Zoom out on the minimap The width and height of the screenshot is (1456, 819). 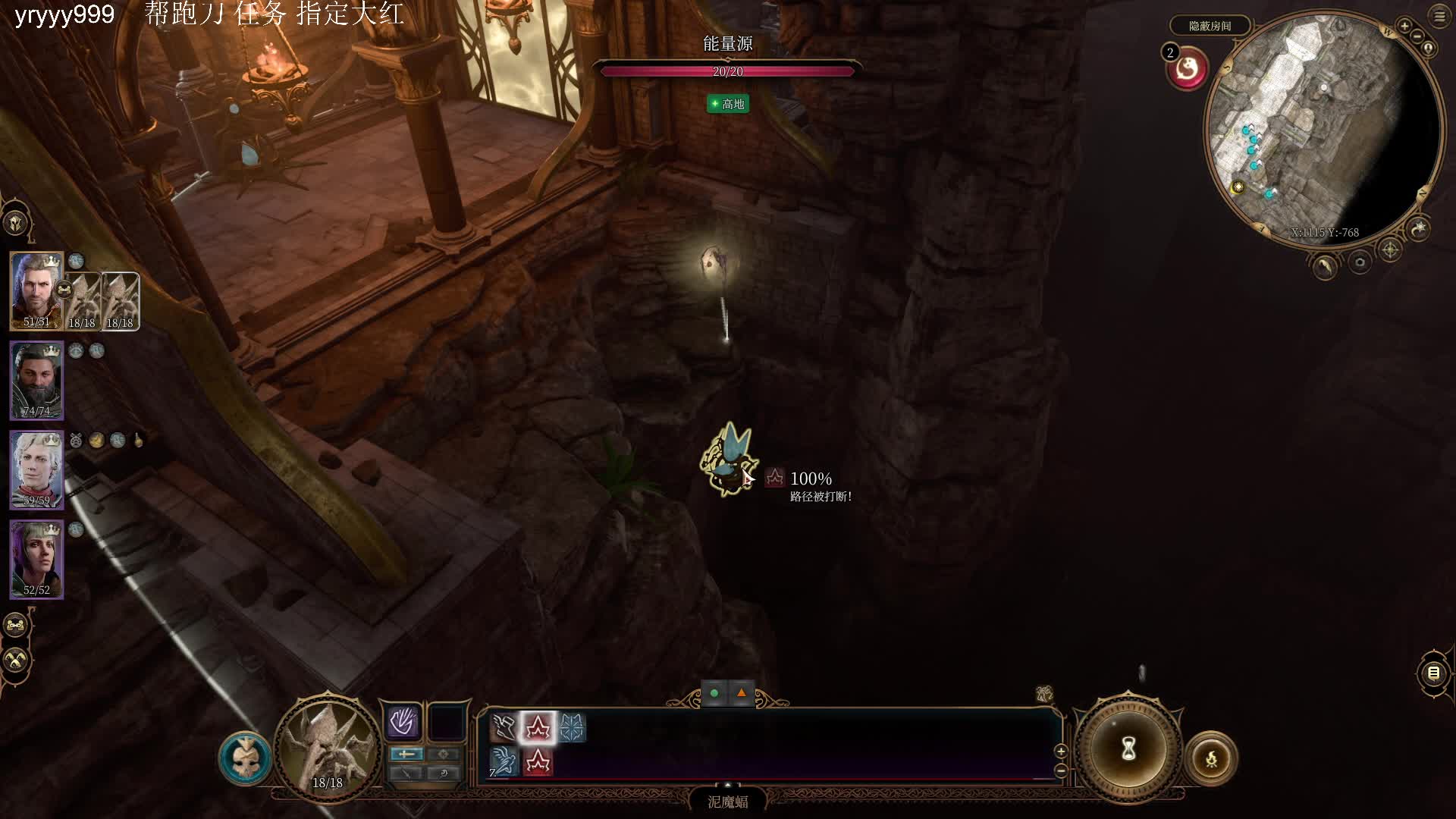1417,37
